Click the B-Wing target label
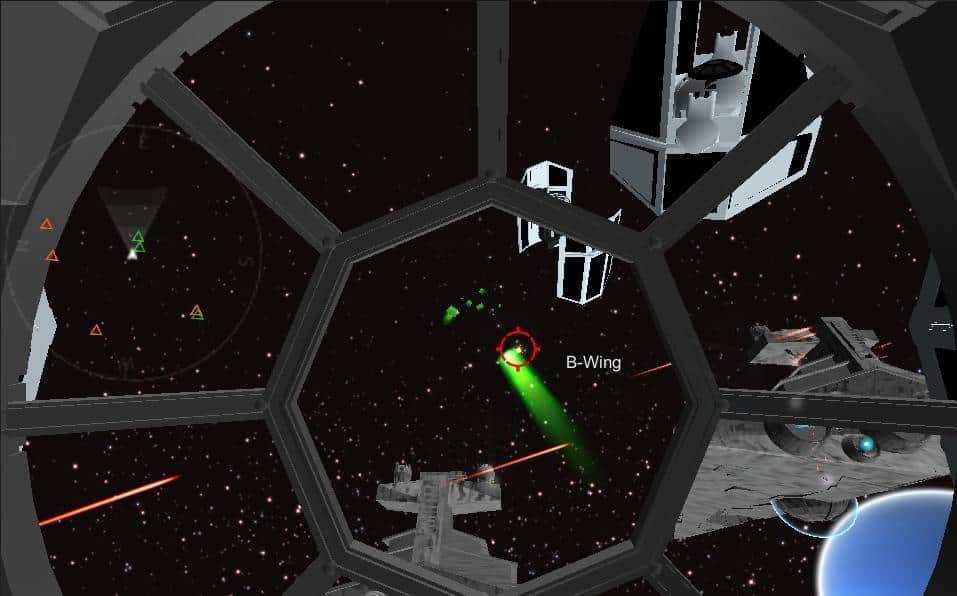 pyautogui.click(x=593, y=363)
